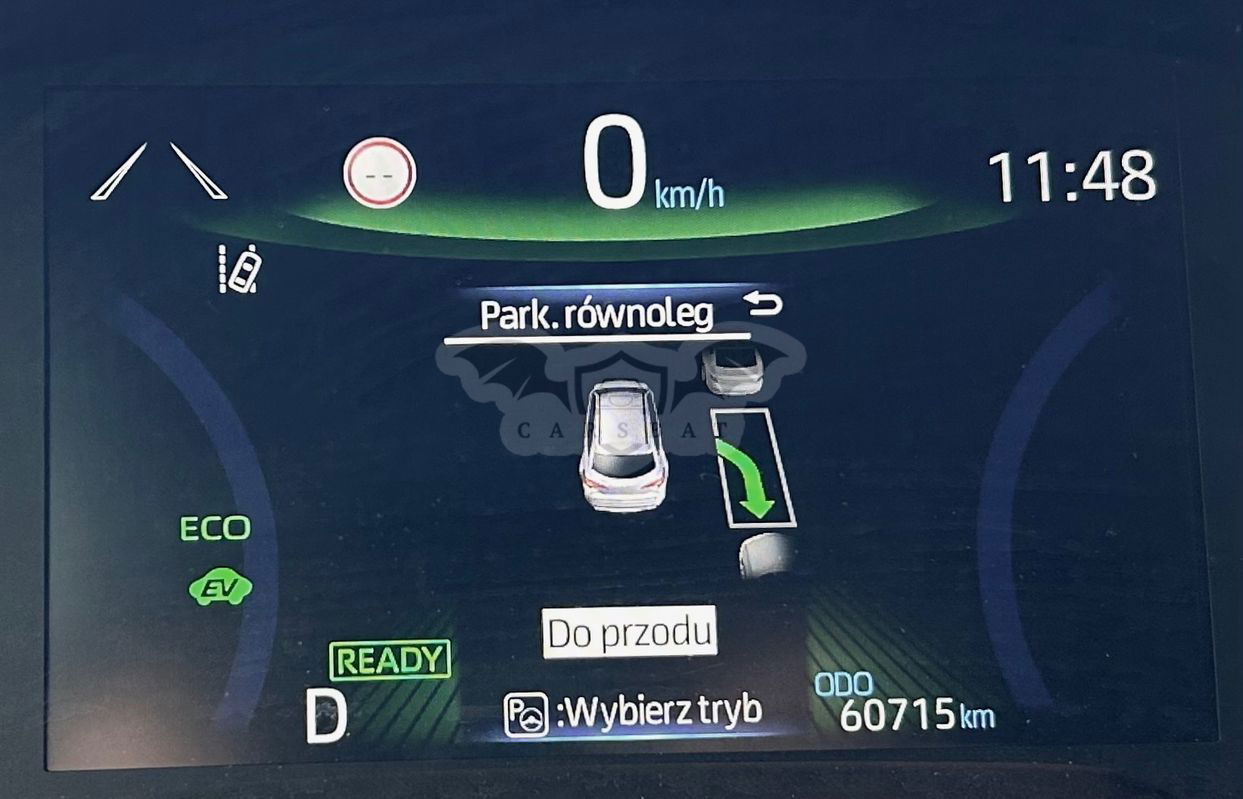Click the red speed limit sign icon
Viewport: 1243px width, 799px height.
379,173
